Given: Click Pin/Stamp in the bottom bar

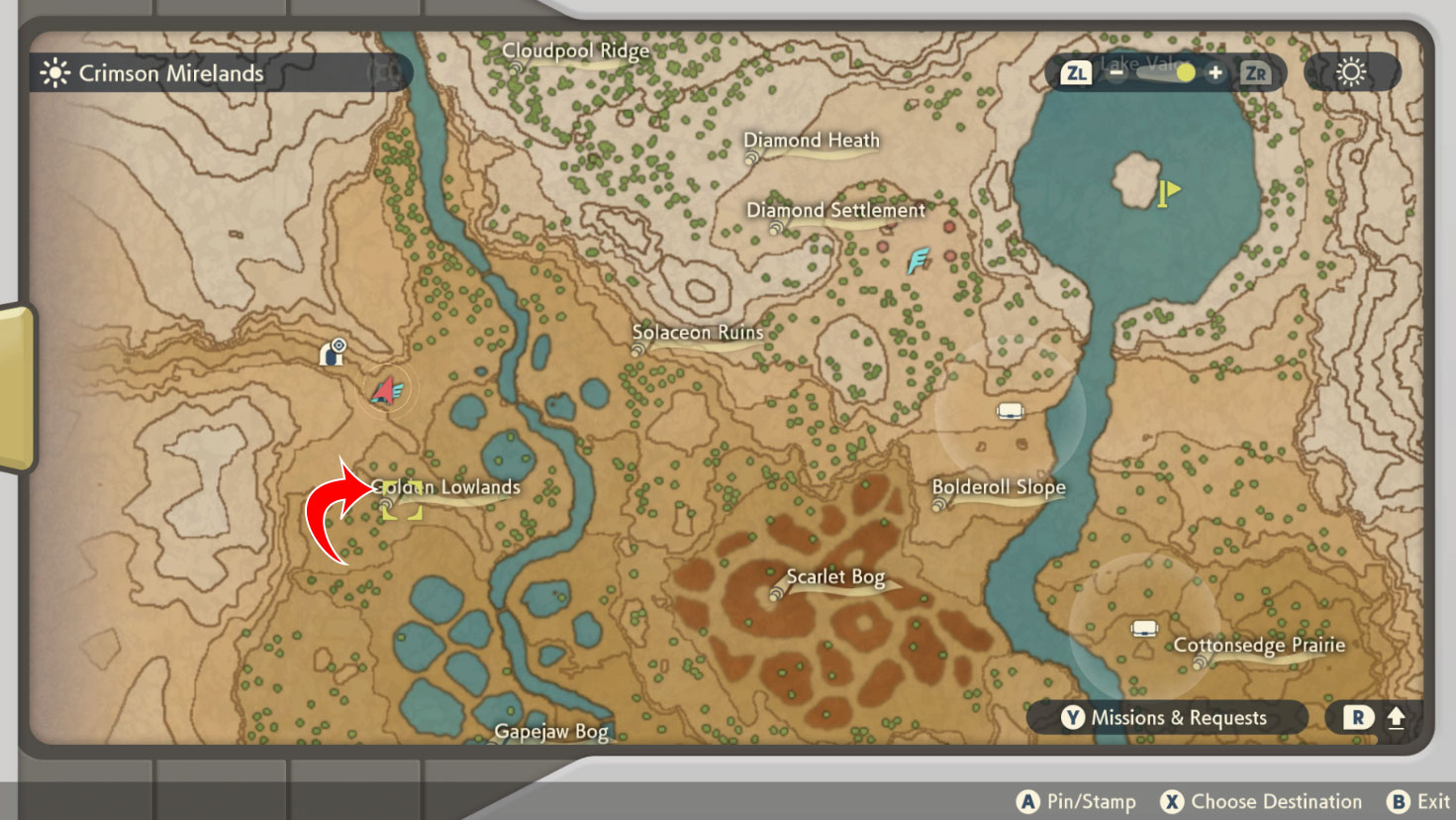Looking at the screenshot, I should [x=1076, y=800].
